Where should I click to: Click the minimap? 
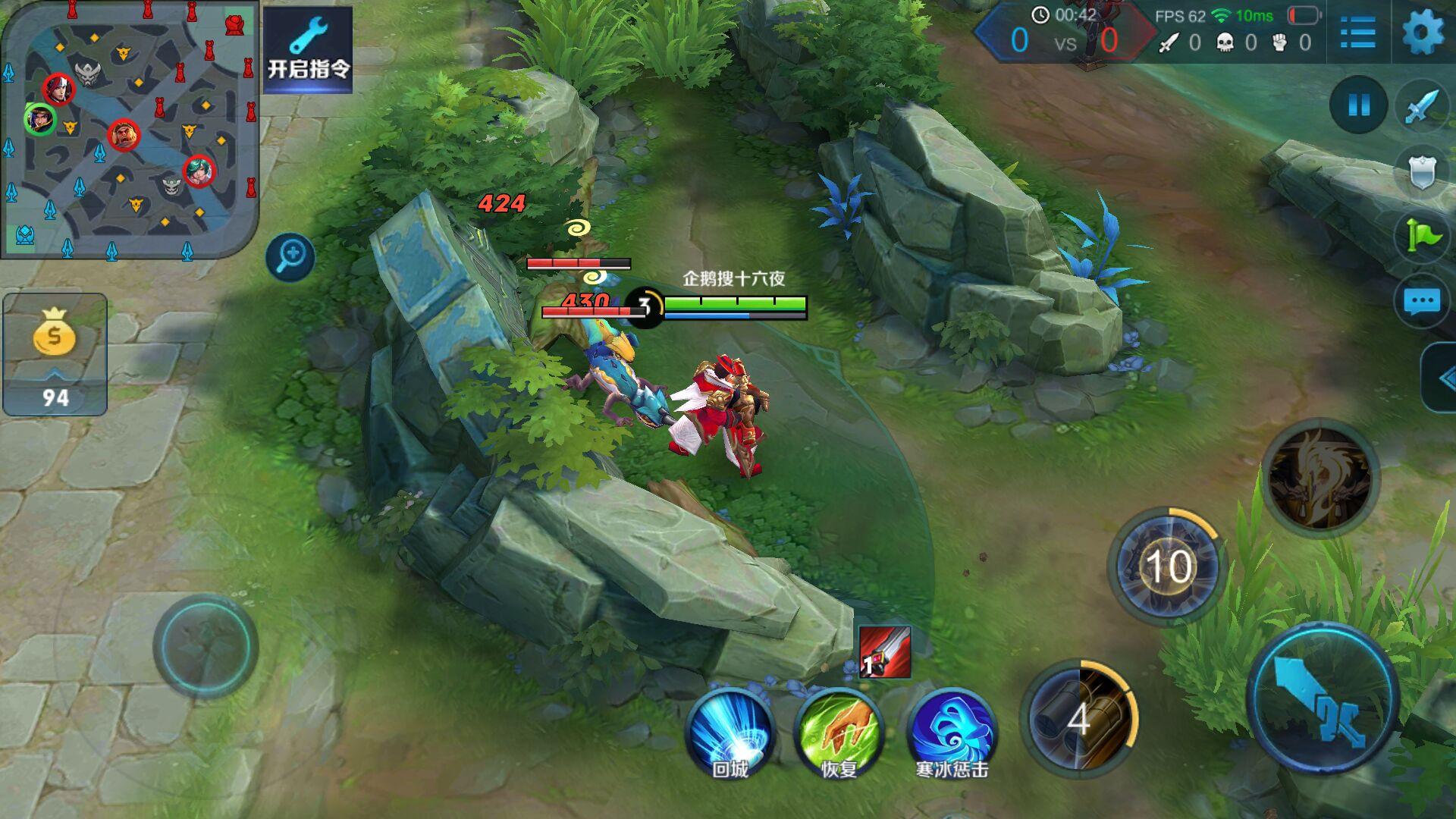[129, 129]
